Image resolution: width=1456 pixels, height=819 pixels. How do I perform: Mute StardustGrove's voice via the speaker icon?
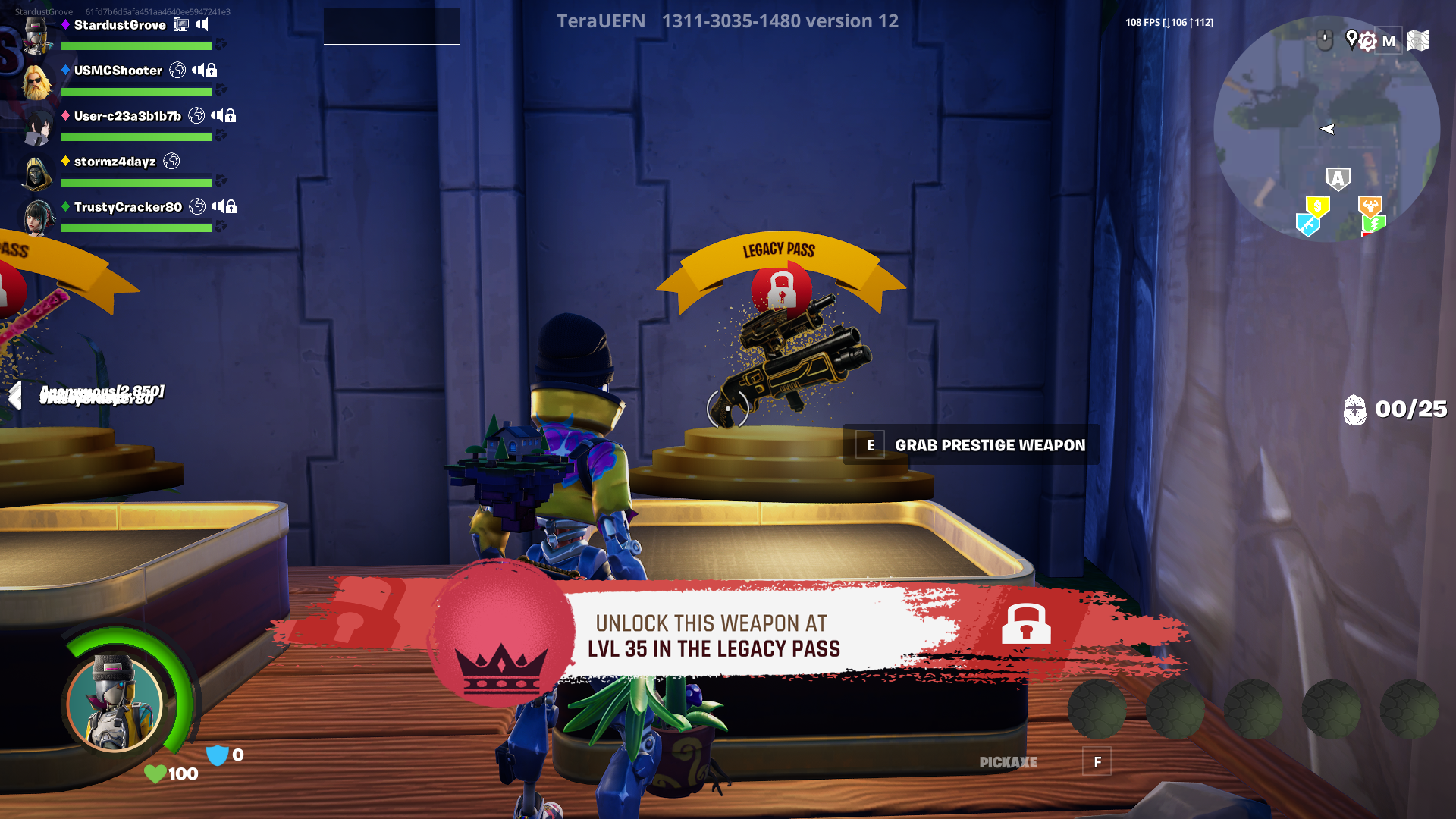(x=203, y=26)
